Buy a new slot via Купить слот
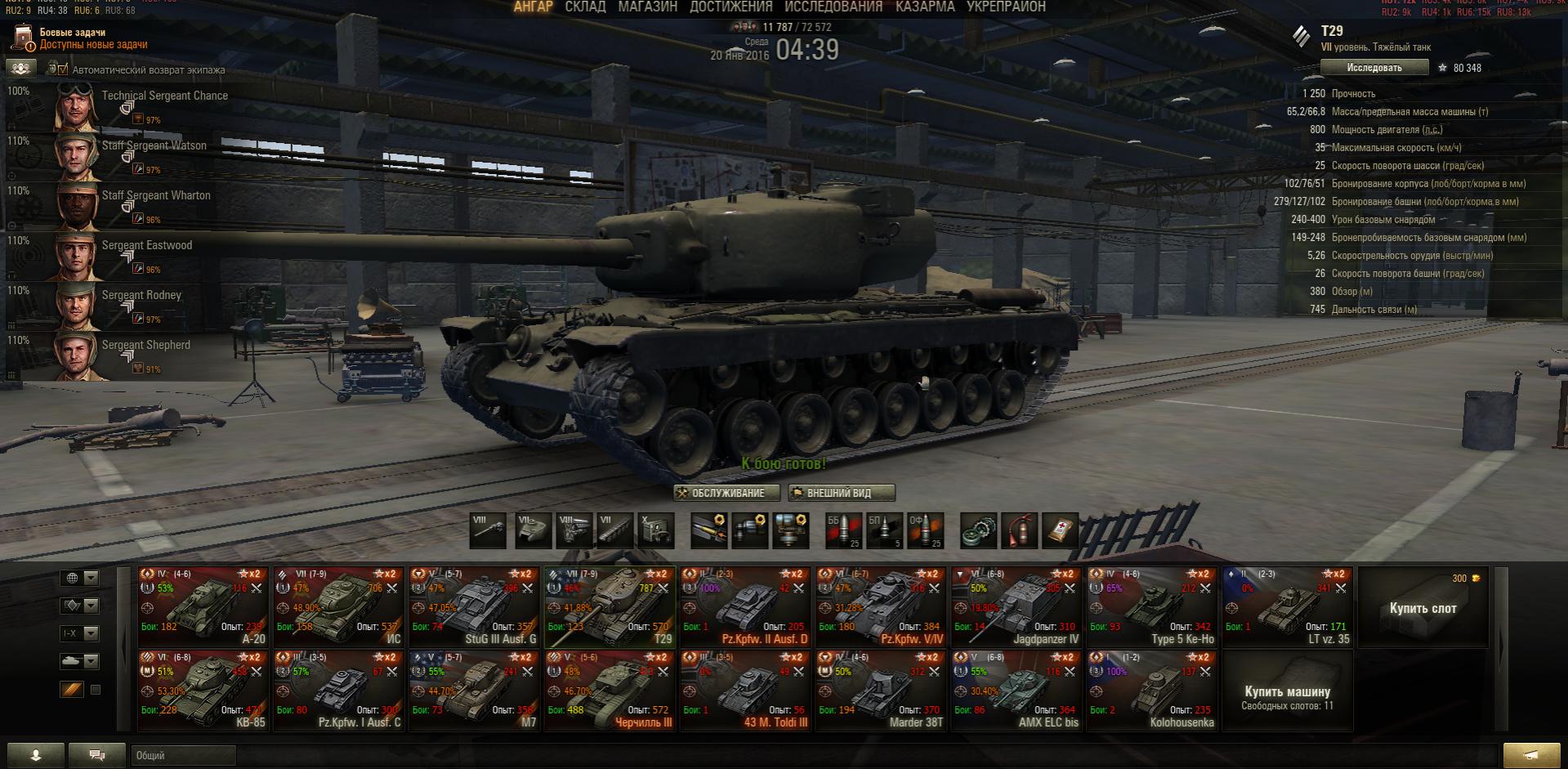 [x=1422, y=607]
